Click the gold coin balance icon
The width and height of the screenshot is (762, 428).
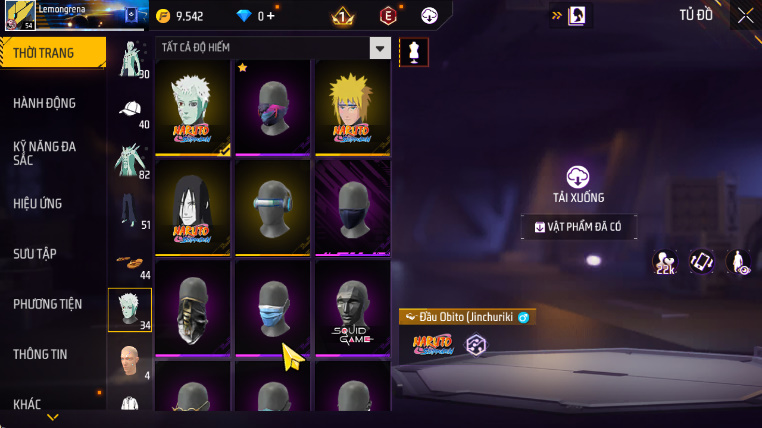coord(164,16)
